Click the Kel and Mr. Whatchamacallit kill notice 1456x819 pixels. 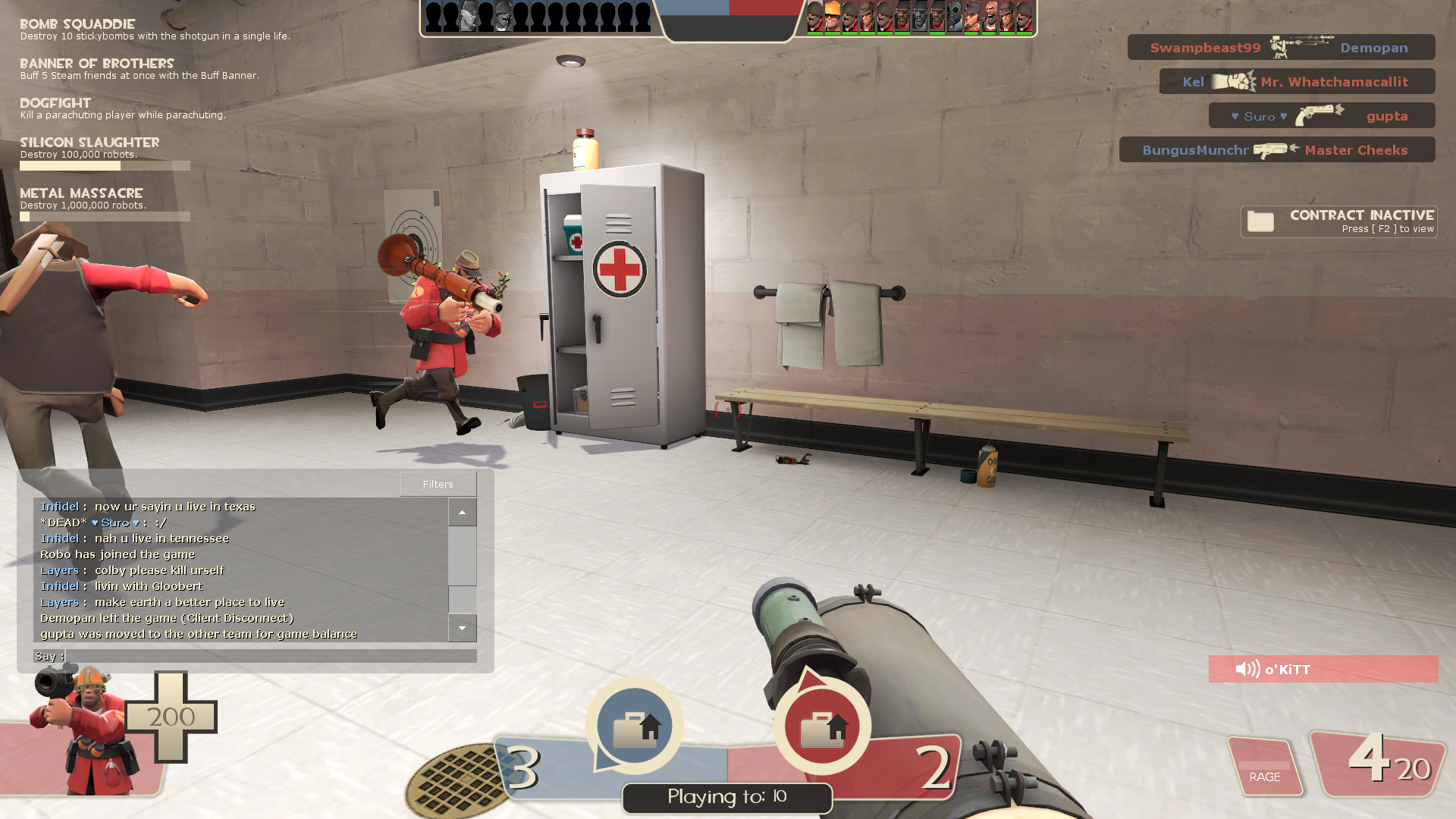click(1297, 82)
